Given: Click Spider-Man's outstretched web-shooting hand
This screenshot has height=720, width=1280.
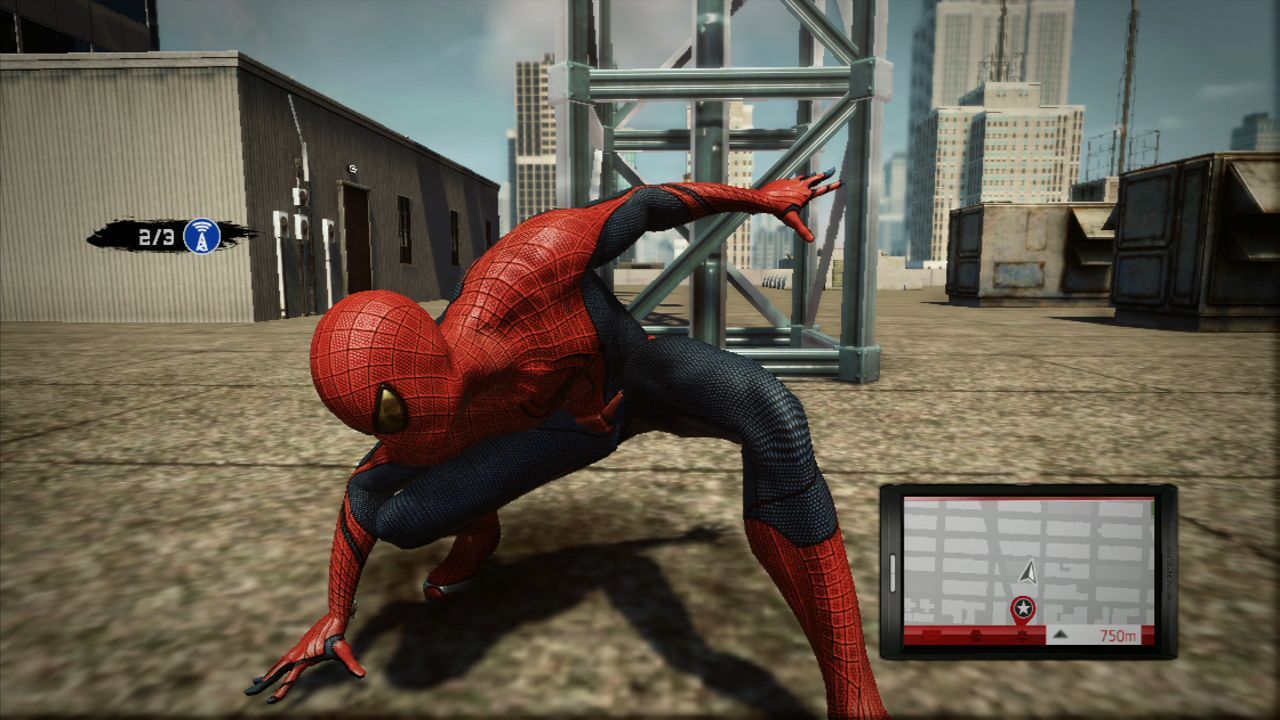Looking at the screenshot, I should pos(795,195).
